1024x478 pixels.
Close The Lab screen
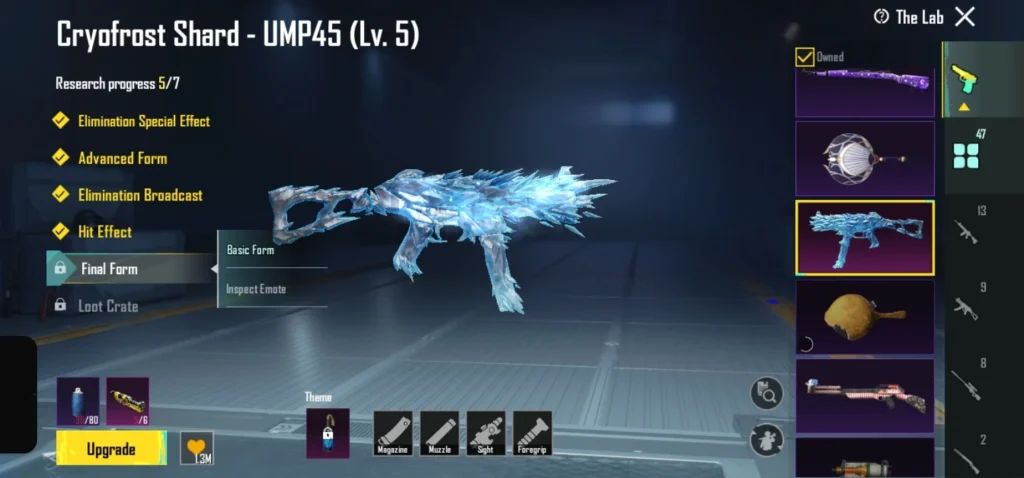click(965, 16)
